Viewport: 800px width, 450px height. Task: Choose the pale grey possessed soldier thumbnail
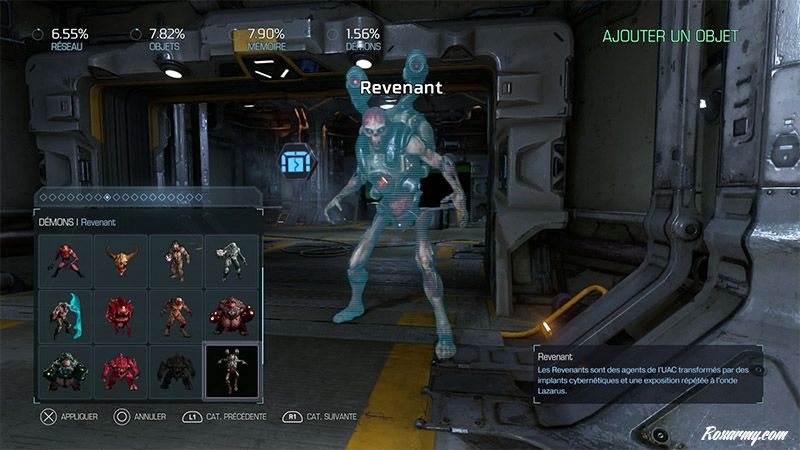[231, 262]
